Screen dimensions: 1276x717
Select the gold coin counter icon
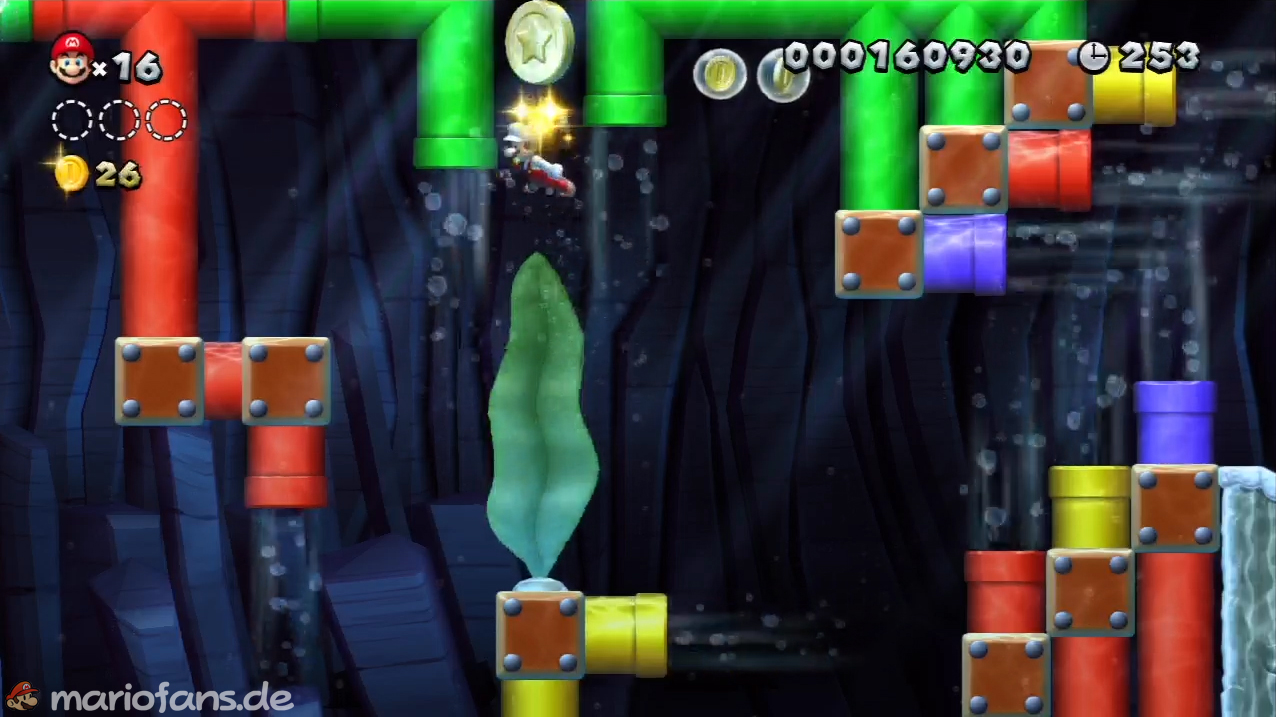(x=72, y=175)
